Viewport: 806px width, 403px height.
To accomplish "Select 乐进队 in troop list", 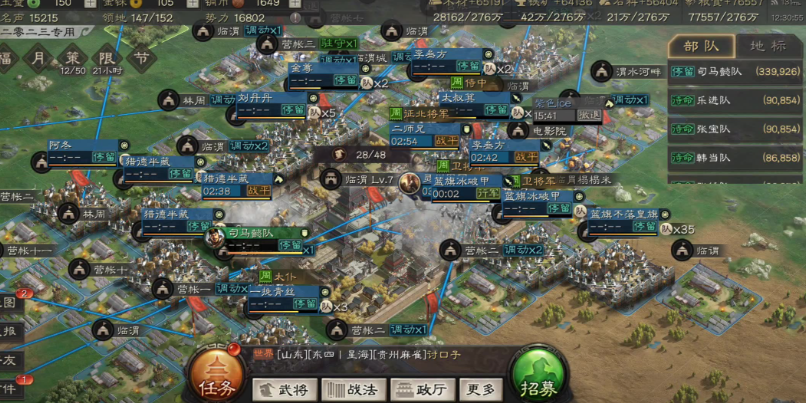I will [735, 101].
